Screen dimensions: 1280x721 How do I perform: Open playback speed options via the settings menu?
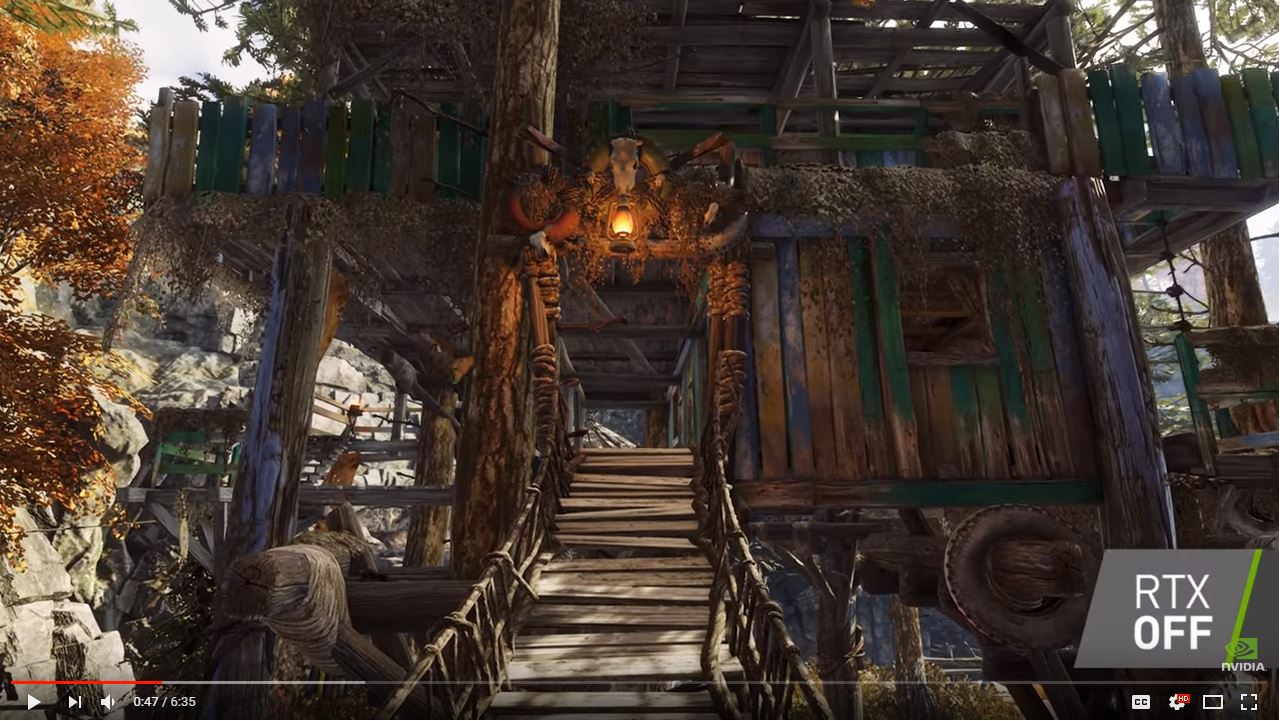[1177, 701]
